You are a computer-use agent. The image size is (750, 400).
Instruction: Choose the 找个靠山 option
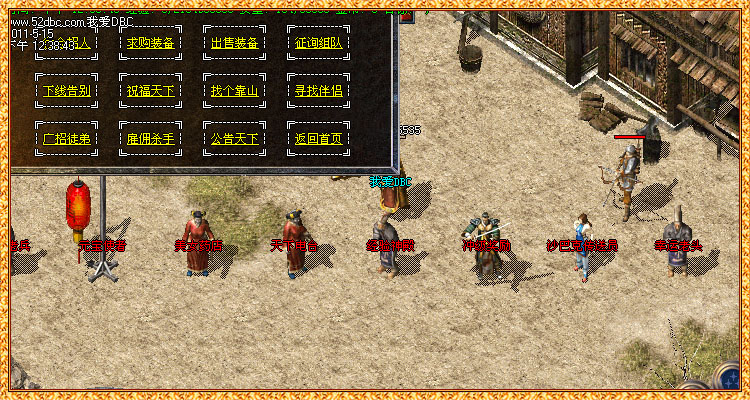click(x=234, y=91)
